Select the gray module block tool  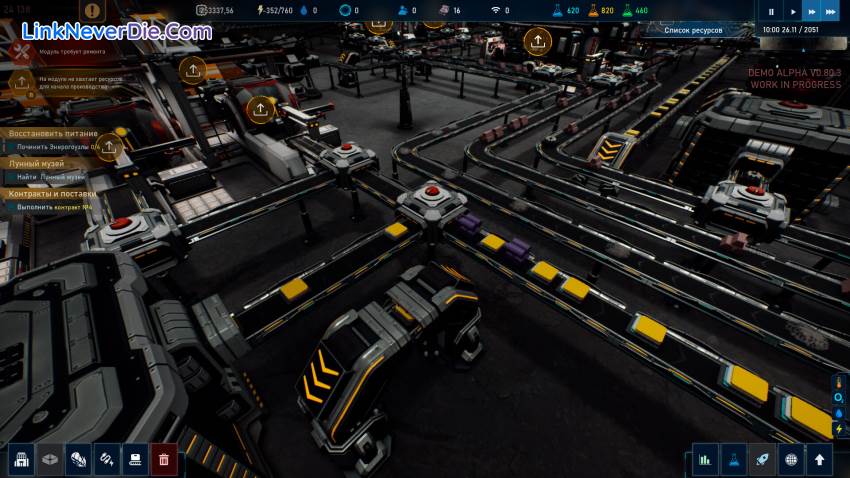pyautogui.click(x=50, y=459)
